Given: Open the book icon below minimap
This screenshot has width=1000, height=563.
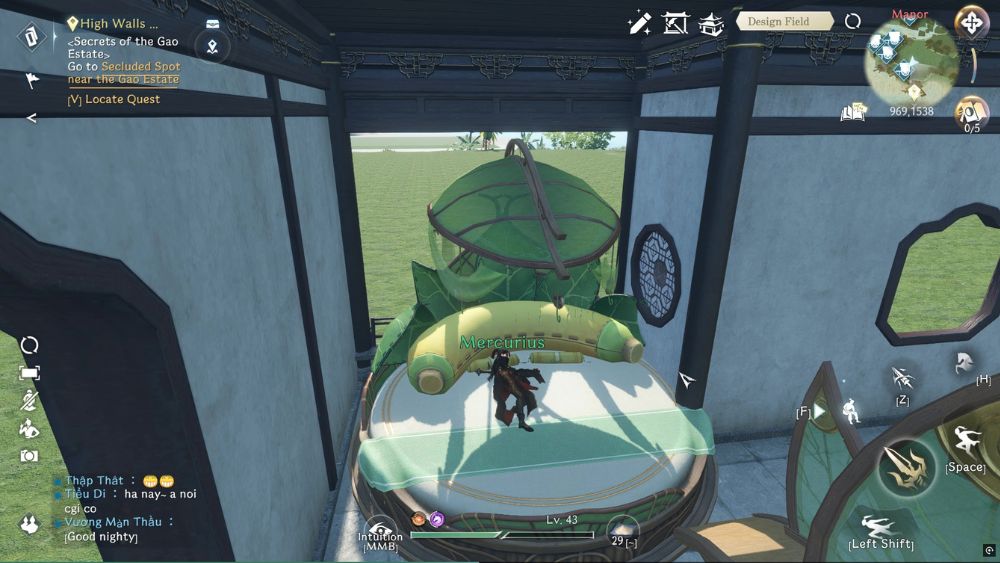Looking at the screenshot, I should point(853,113).
